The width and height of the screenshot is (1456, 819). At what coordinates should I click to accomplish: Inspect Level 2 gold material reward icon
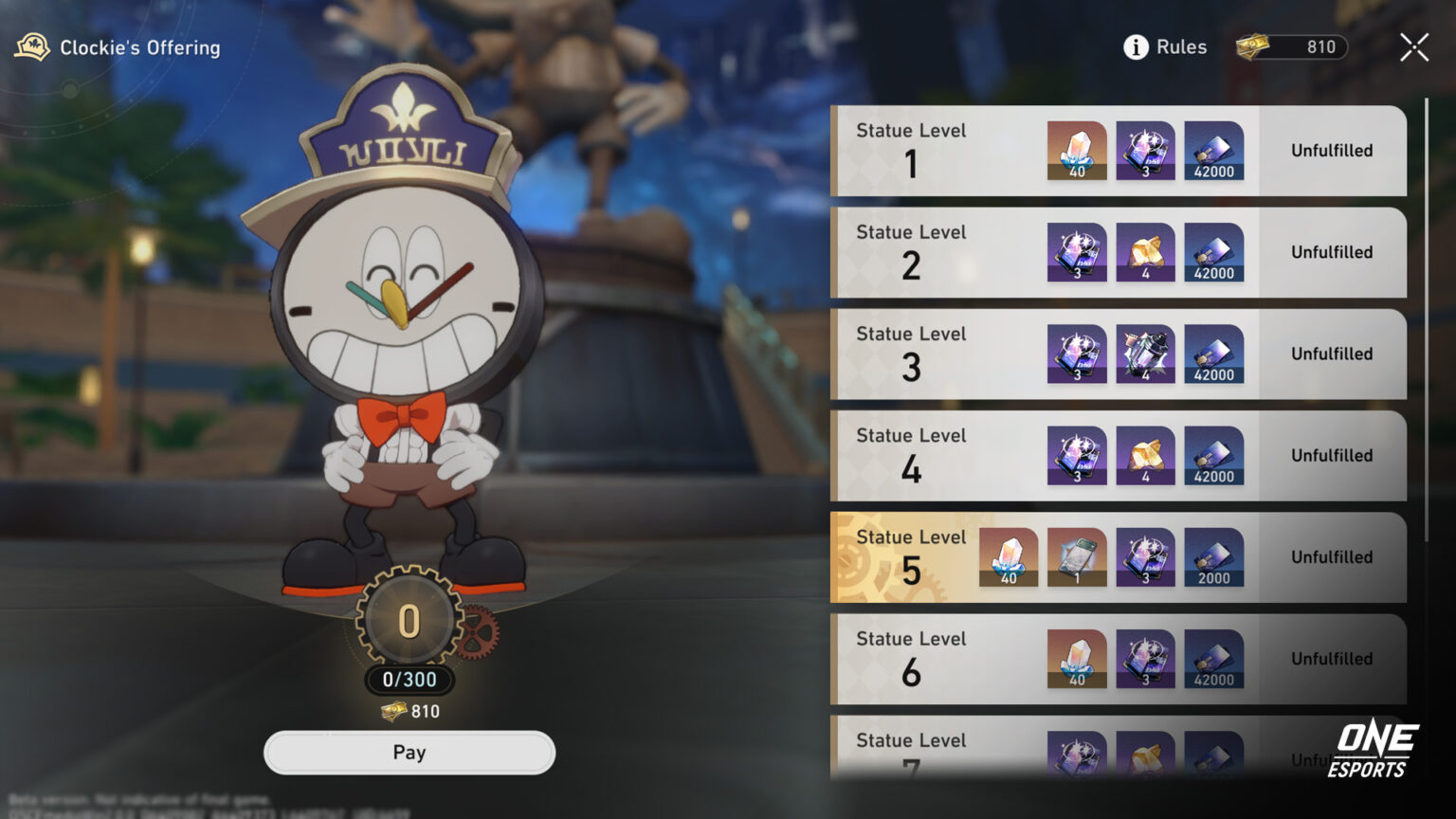[x=1145, y=252]
